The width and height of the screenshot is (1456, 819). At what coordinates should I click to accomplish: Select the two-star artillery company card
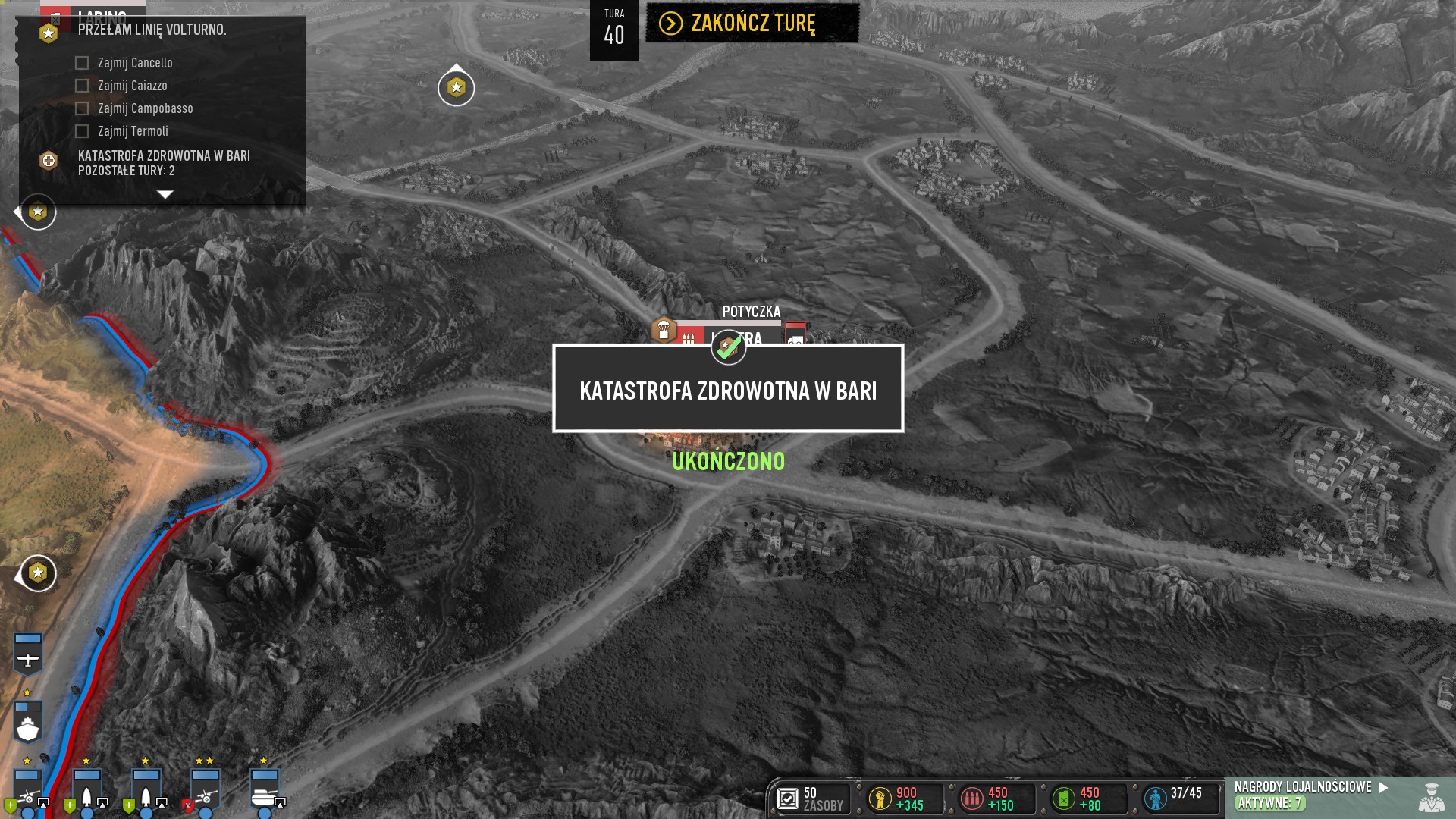(x=205, y=790)
